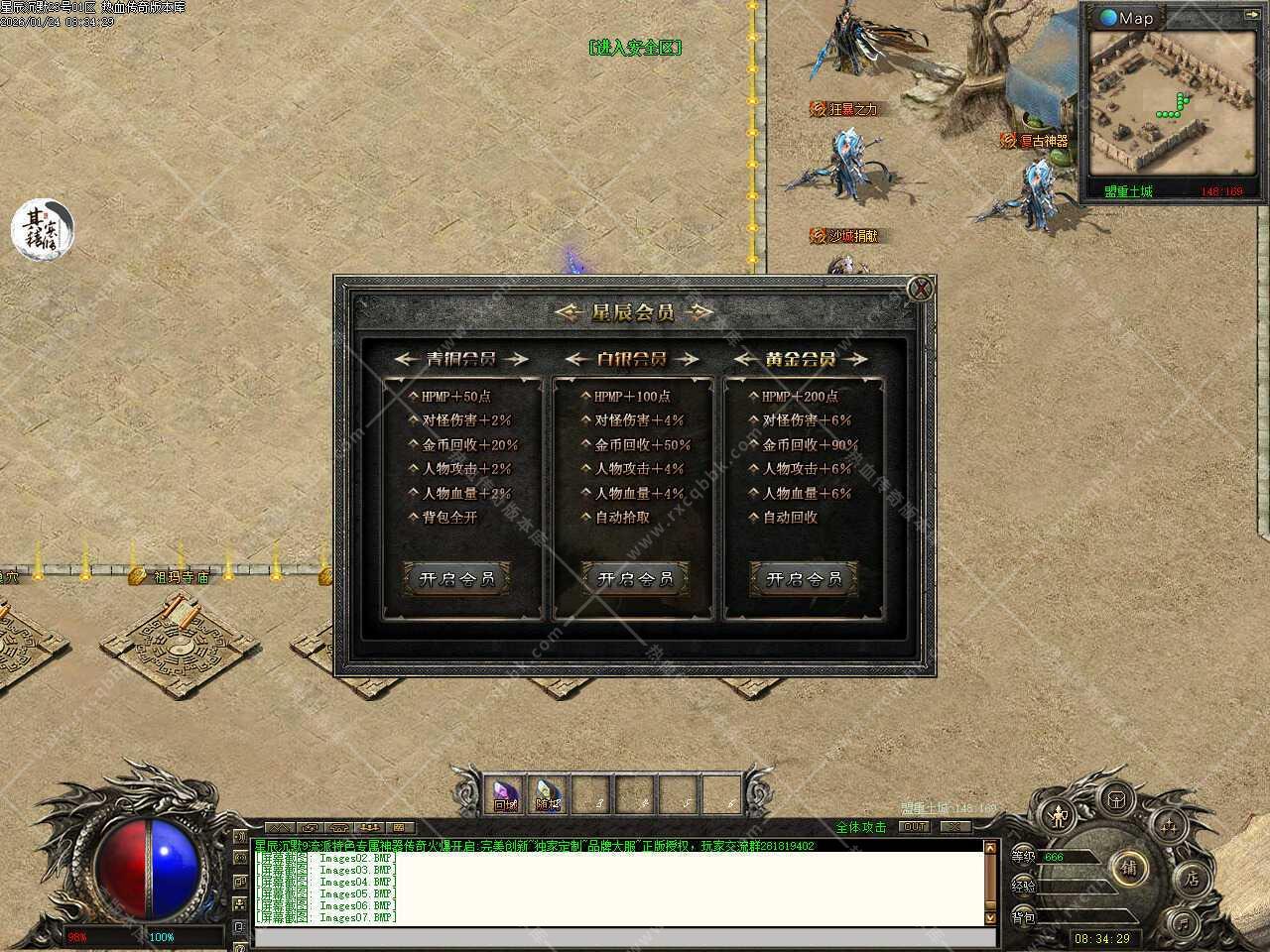Activate the 青铜会员 bronze membership
Viewport: 1270px width, 952px height.
[x=457, y=579]
